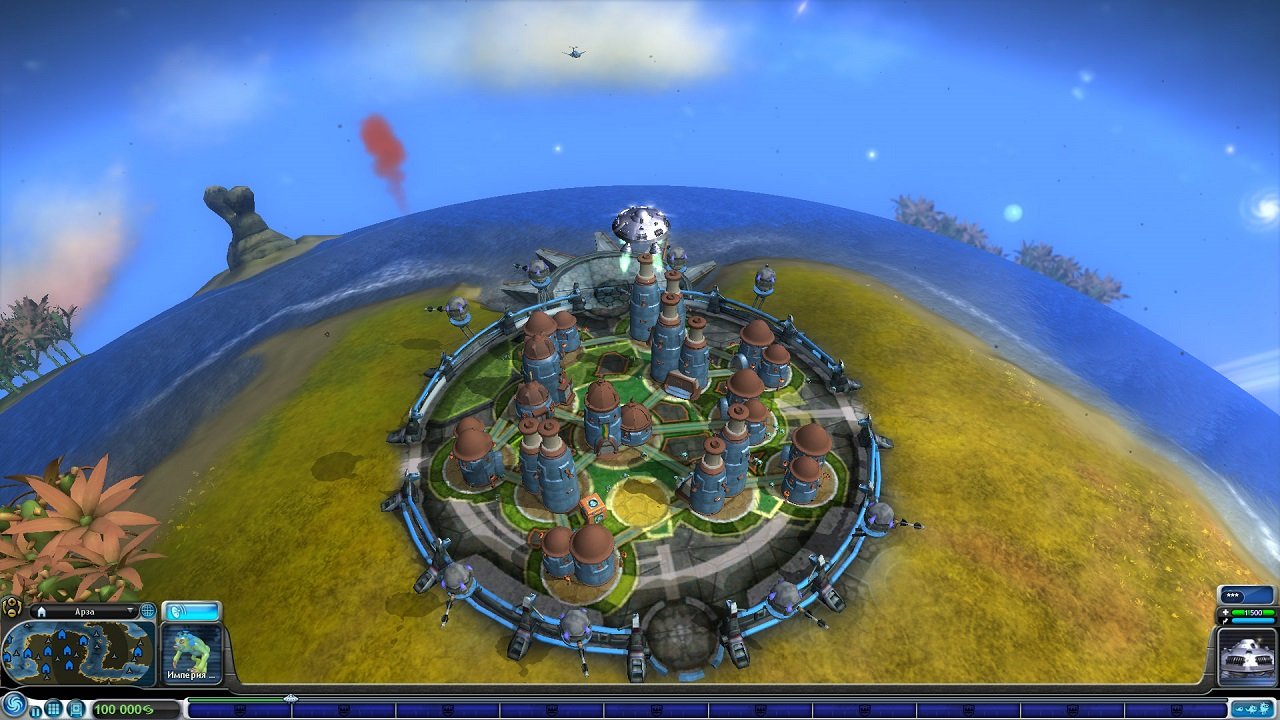Click the globe icon beside the city name
1280x720 pixels.
click(x=146, y=610)
